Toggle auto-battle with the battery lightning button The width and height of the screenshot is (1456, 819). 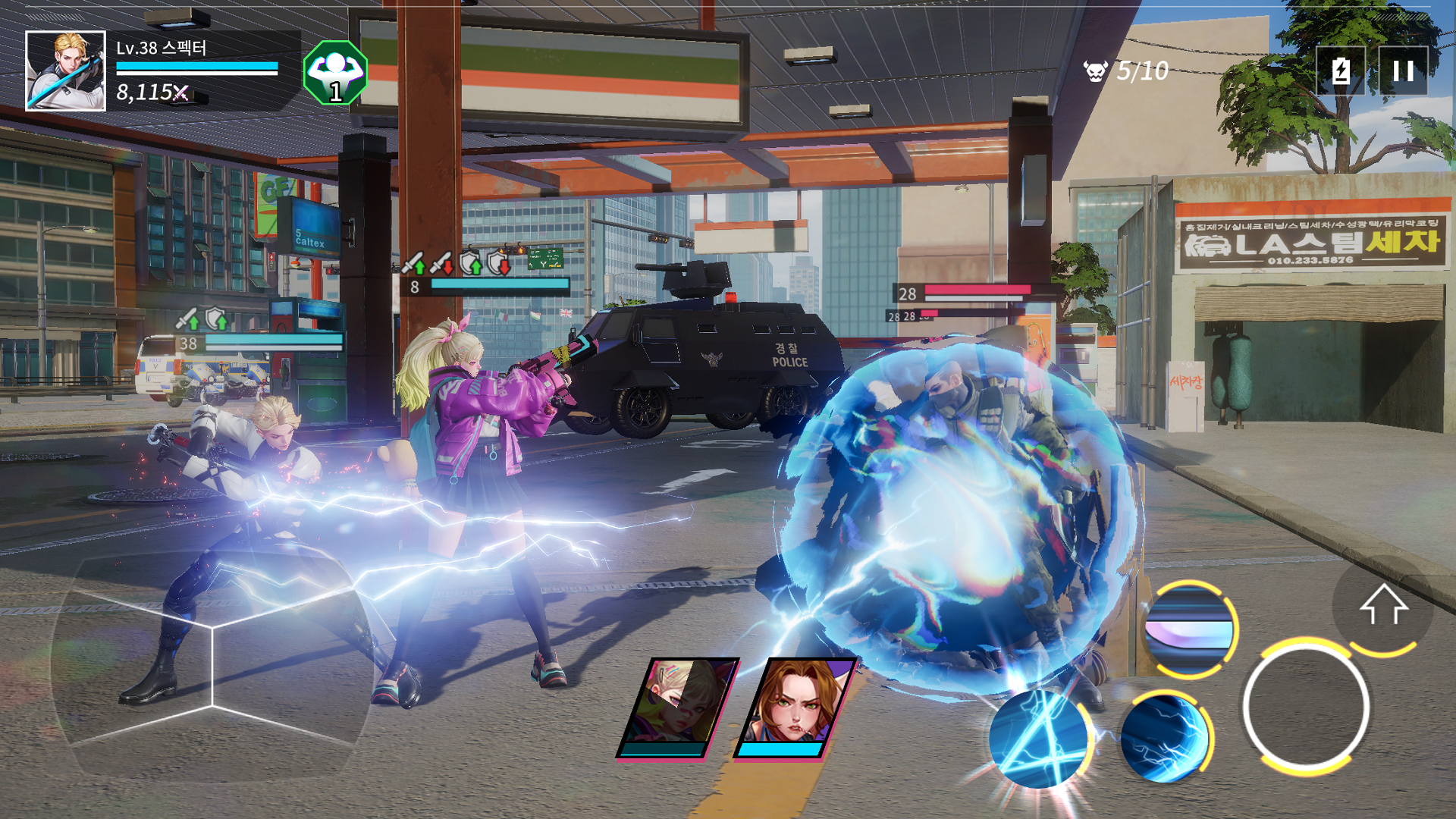1341,71
